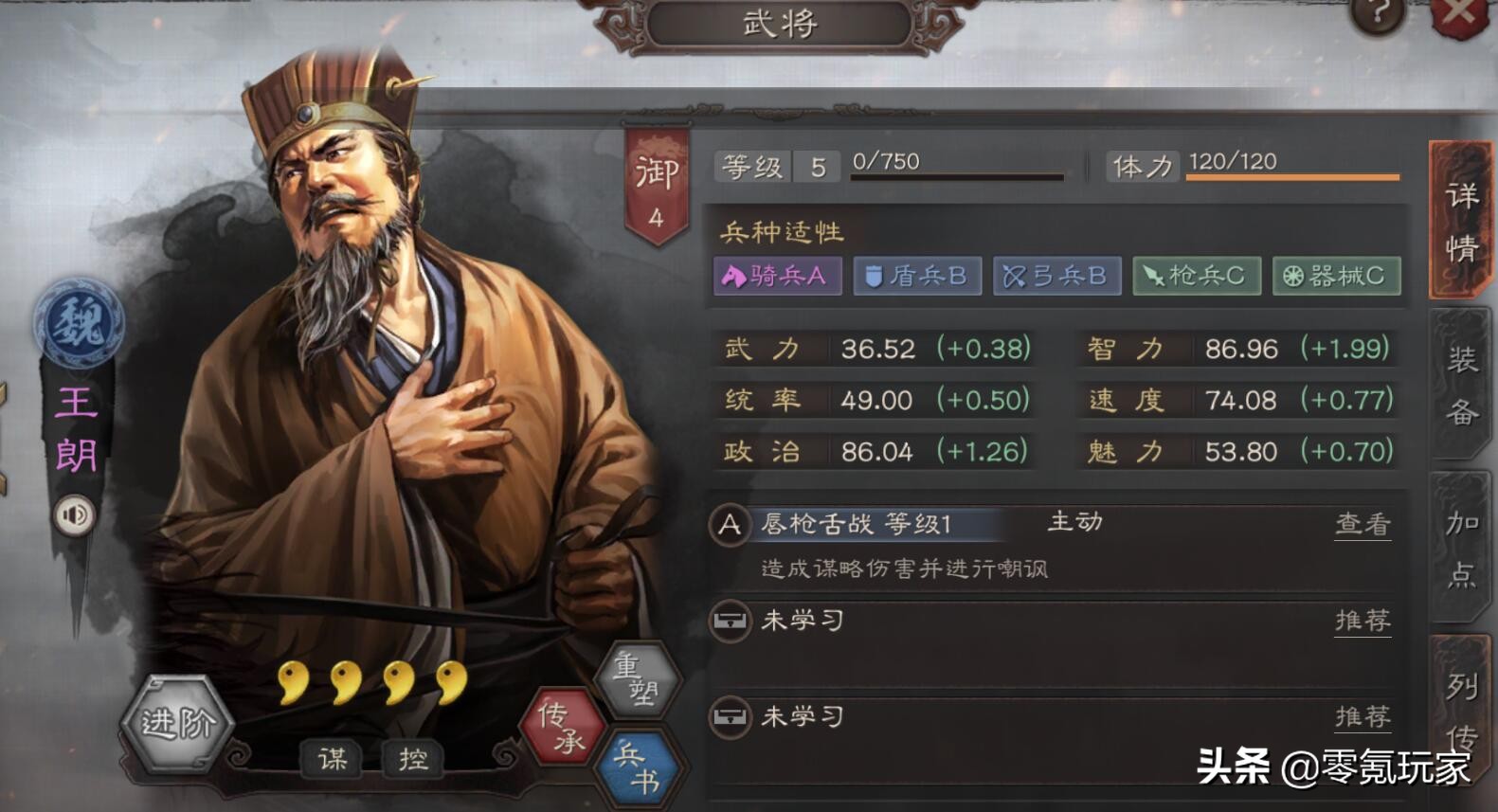The height and width of the screenshot is (812, 1498).
Task: Click the 魏 faction emblem
Action: pos(76,322)
